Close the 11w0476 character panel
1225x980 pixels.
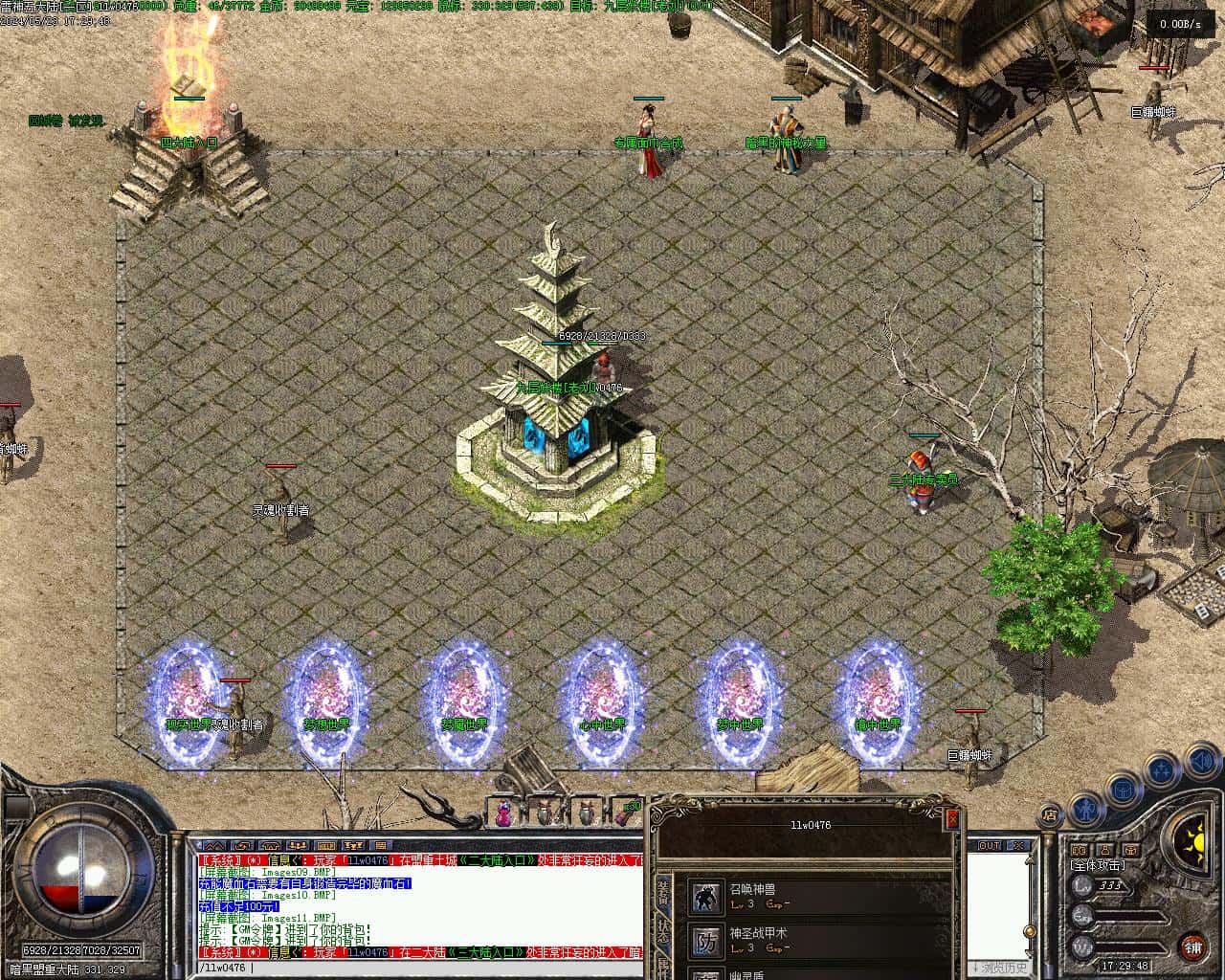pos(951,818)
